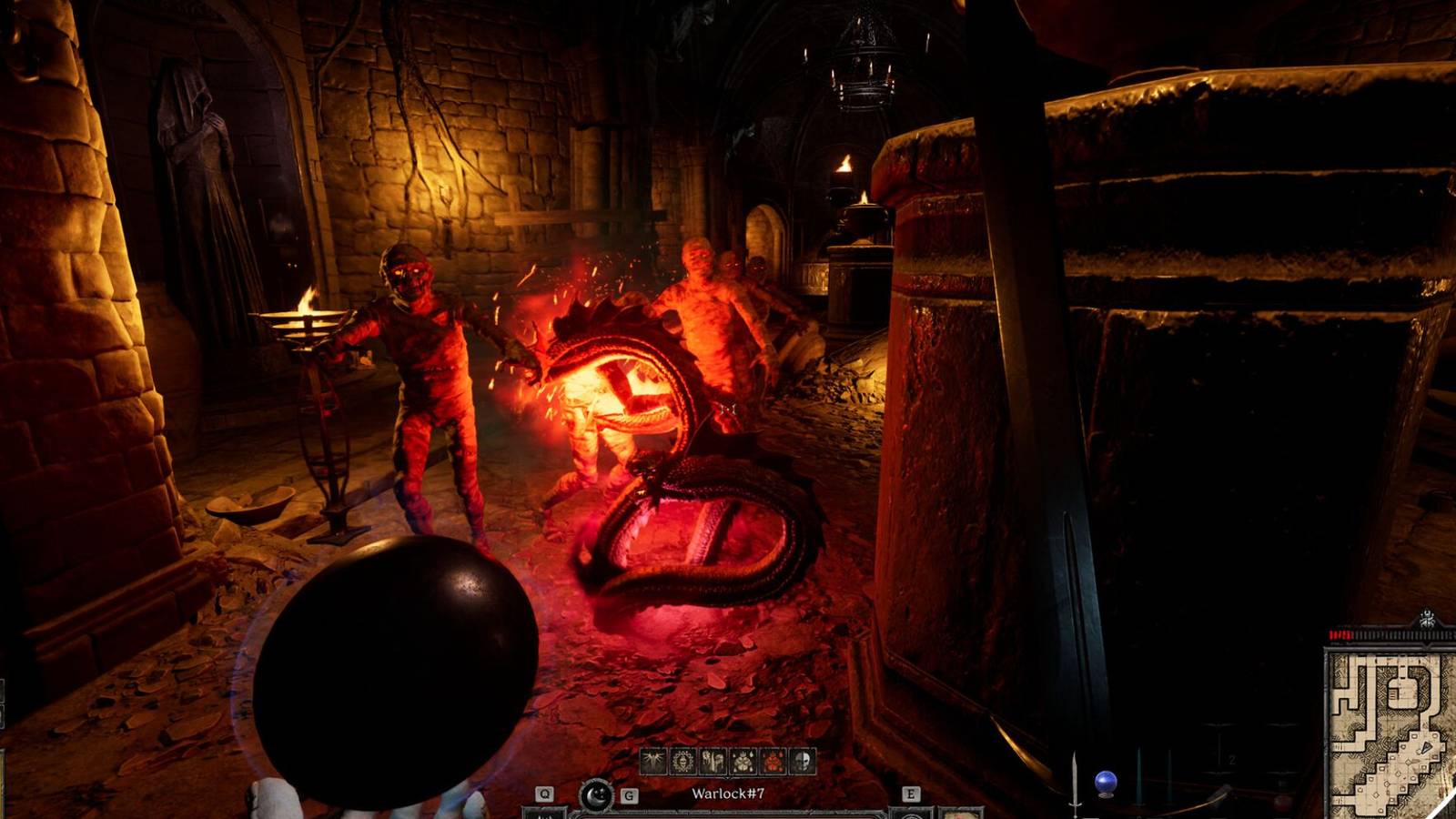Click the skull emblem above the minimap
This screenshot has width=1456, height=819.
click(1427, 619)
